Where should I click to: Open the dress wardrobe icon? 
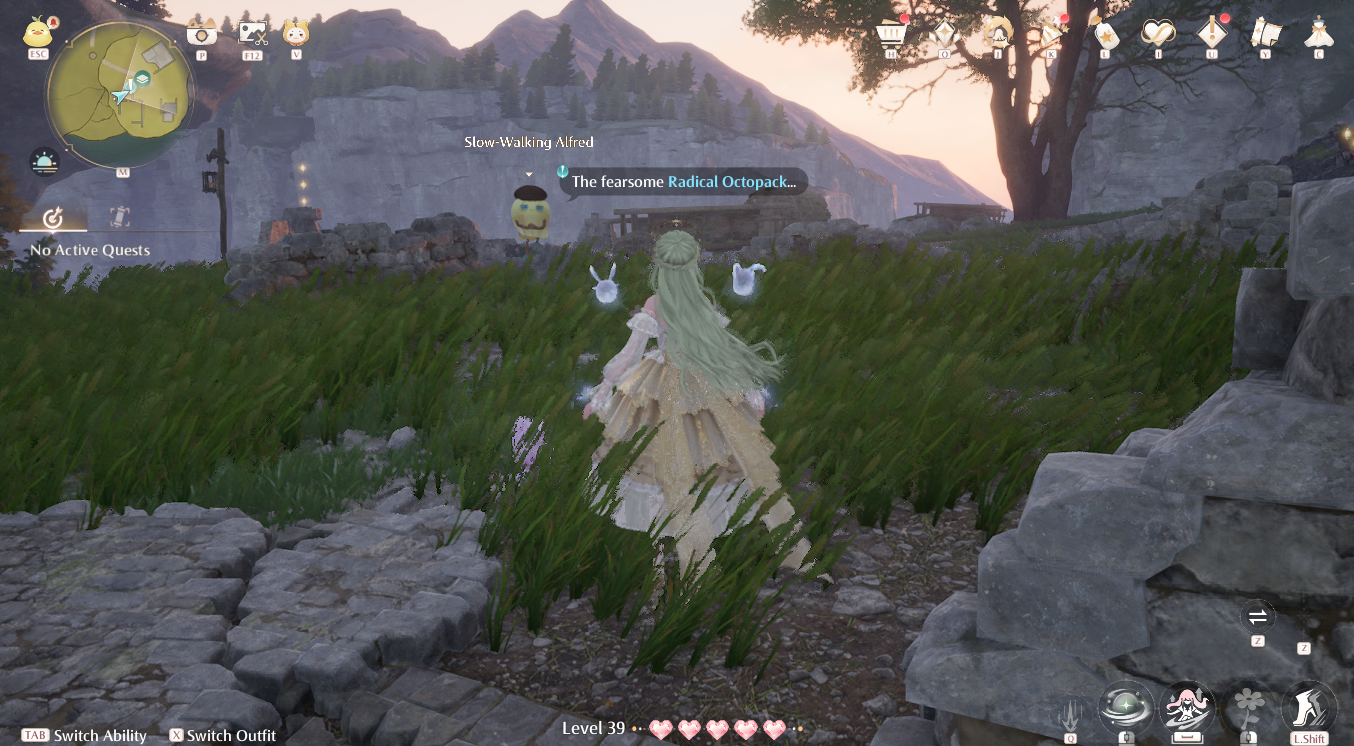(1319, 33)
